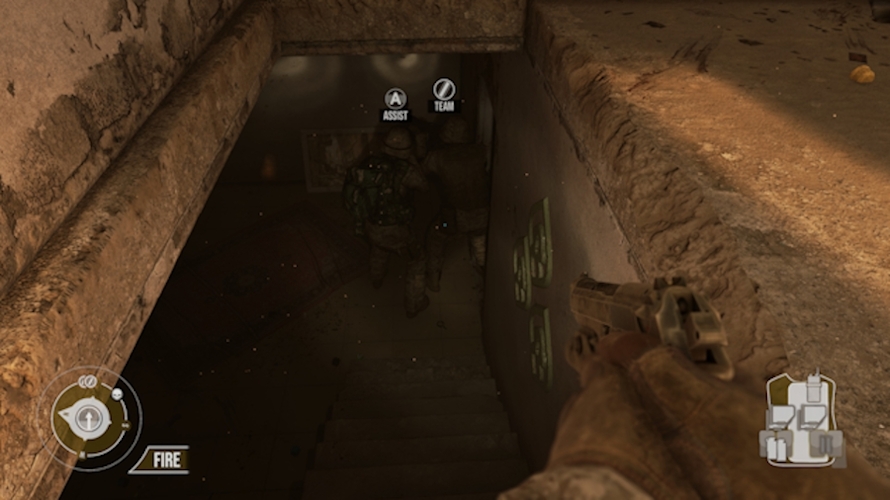
Task: Open the tactical vest equipment icon
Action: 806,421
